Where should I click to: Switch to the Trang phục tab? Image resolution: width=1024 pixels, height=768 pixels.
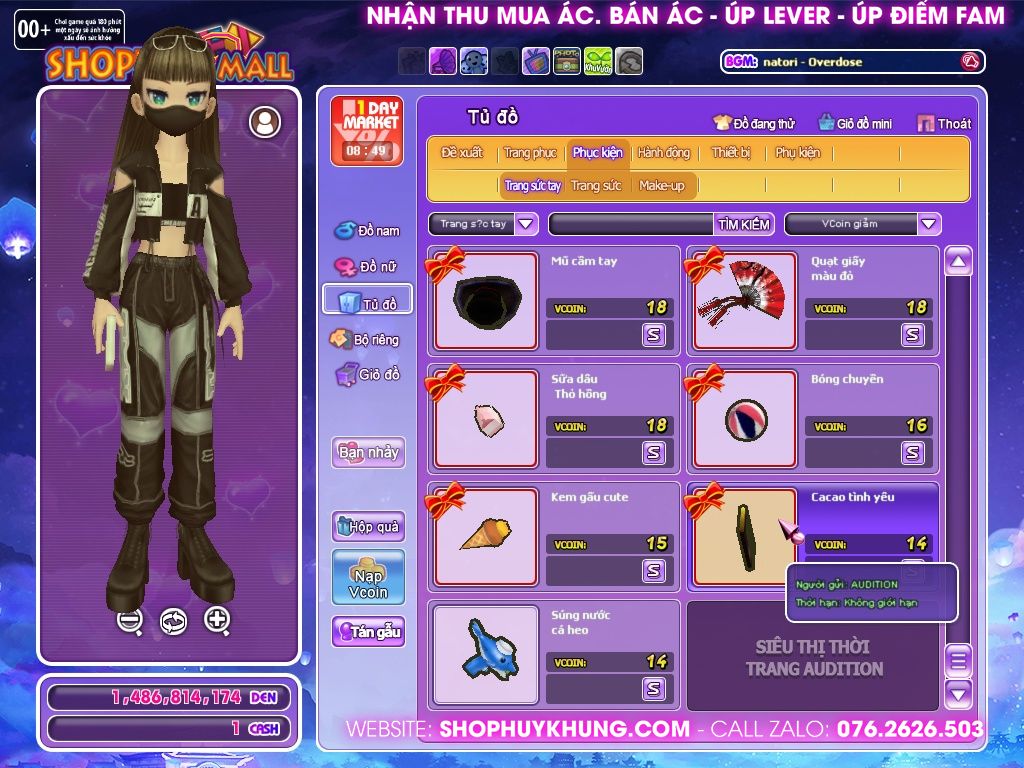point(530,153)
